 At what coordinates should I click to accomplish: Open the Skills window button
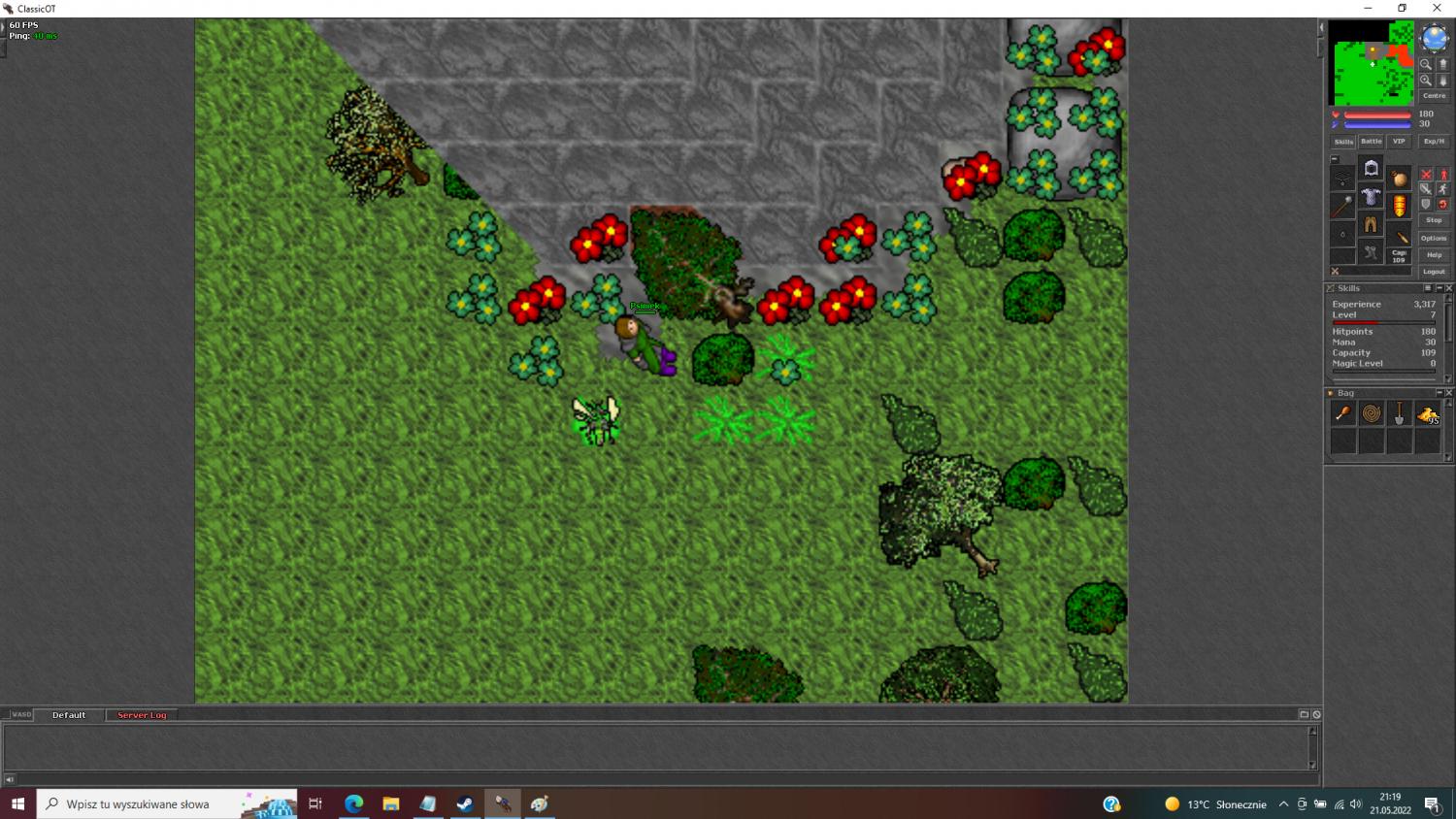(1343, 142)
